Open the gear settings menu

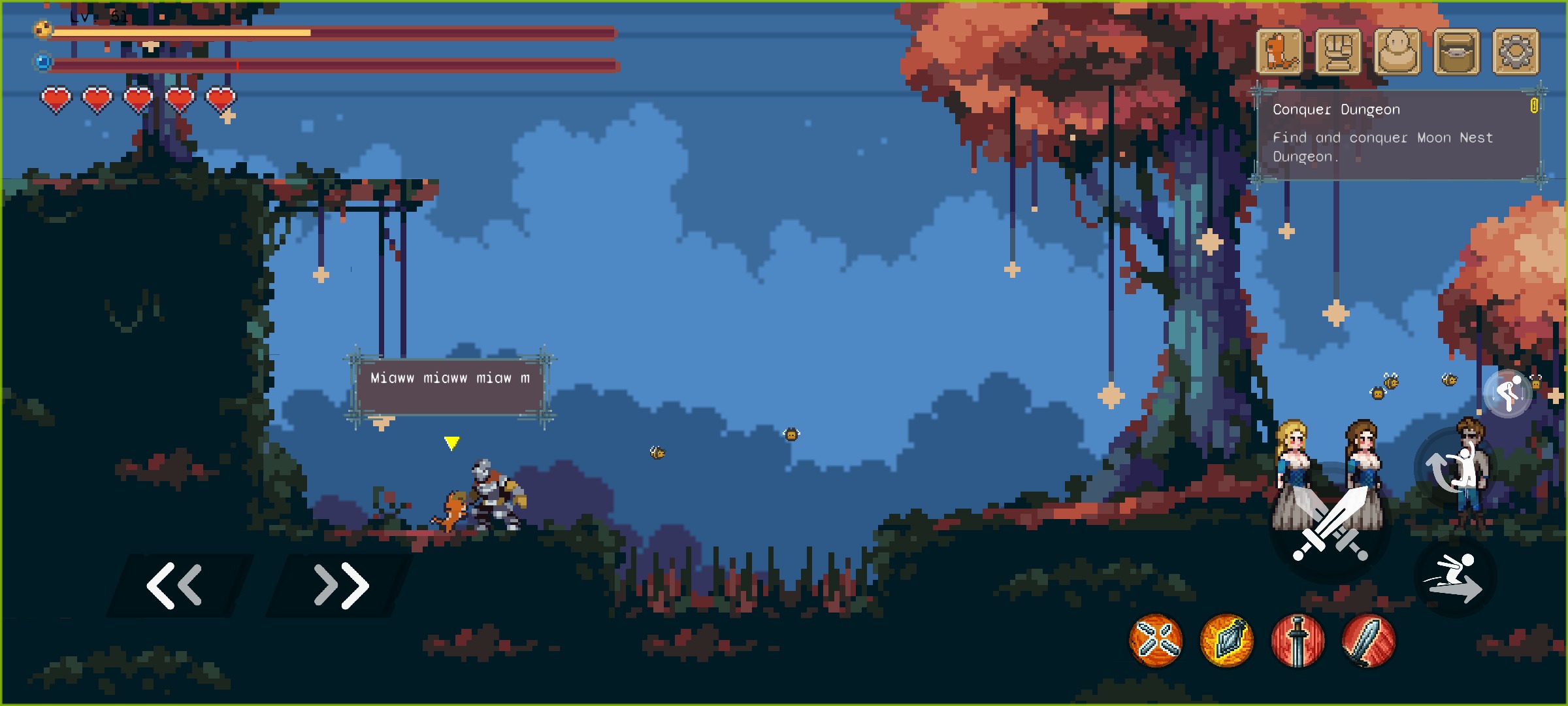(x=1516, y=52)
